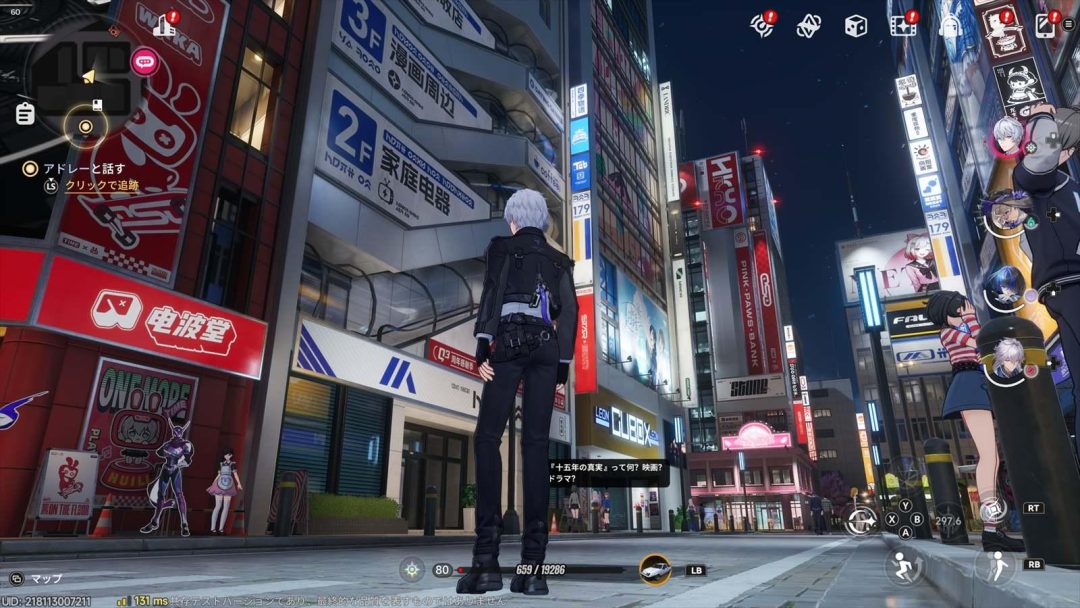The width and height of the screenshot is (1080, 608).
Task: Open the city buildings icon
Action: point(165,27)
